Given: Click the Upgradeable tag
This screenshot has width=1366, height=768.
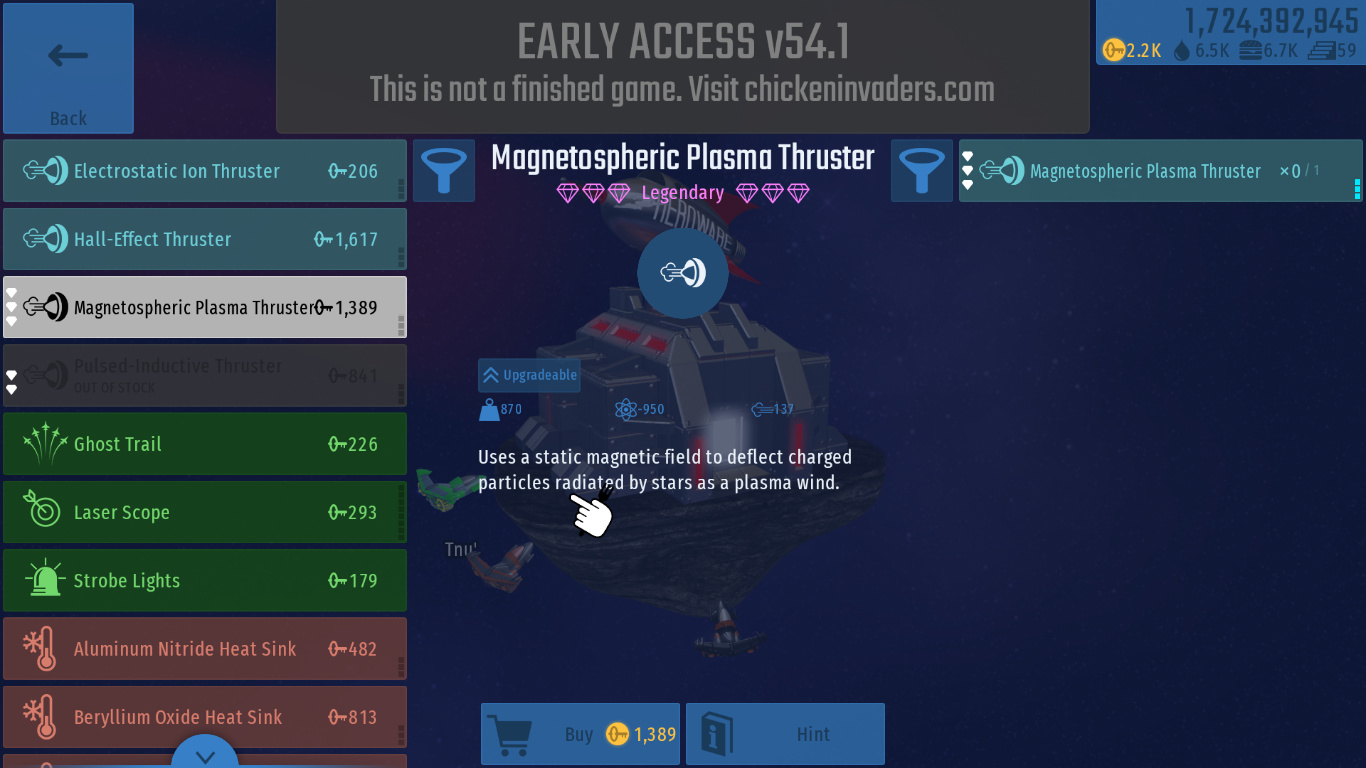Looking at the screenshot, I should [529, 375].
